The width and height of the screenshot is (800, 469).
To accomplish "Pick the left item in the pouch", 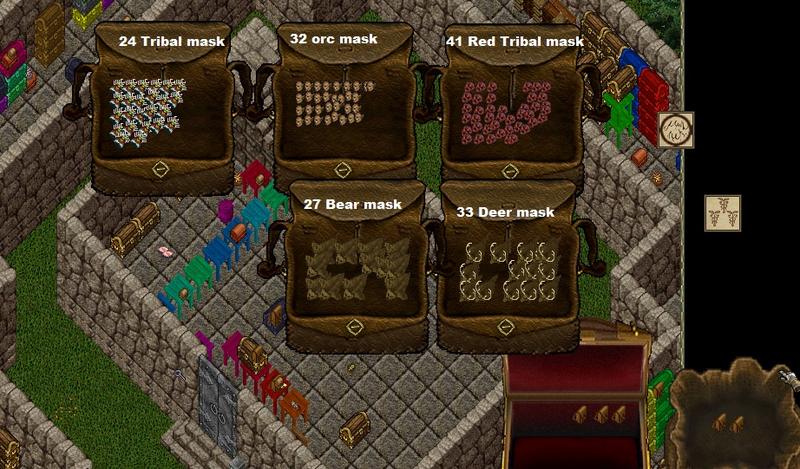I will (x=721, y=424).
